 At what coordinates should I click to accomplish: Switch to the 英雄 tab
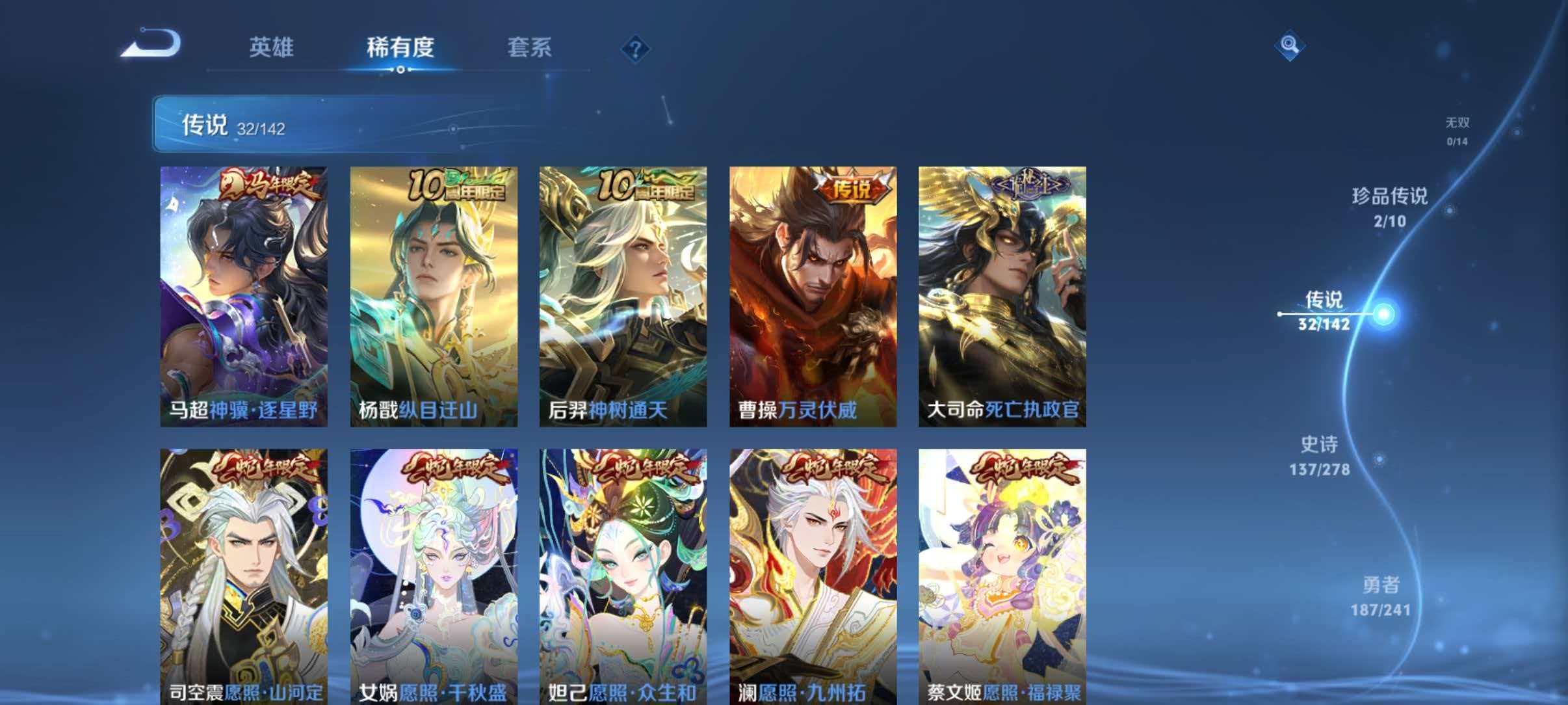coord(273,46)
